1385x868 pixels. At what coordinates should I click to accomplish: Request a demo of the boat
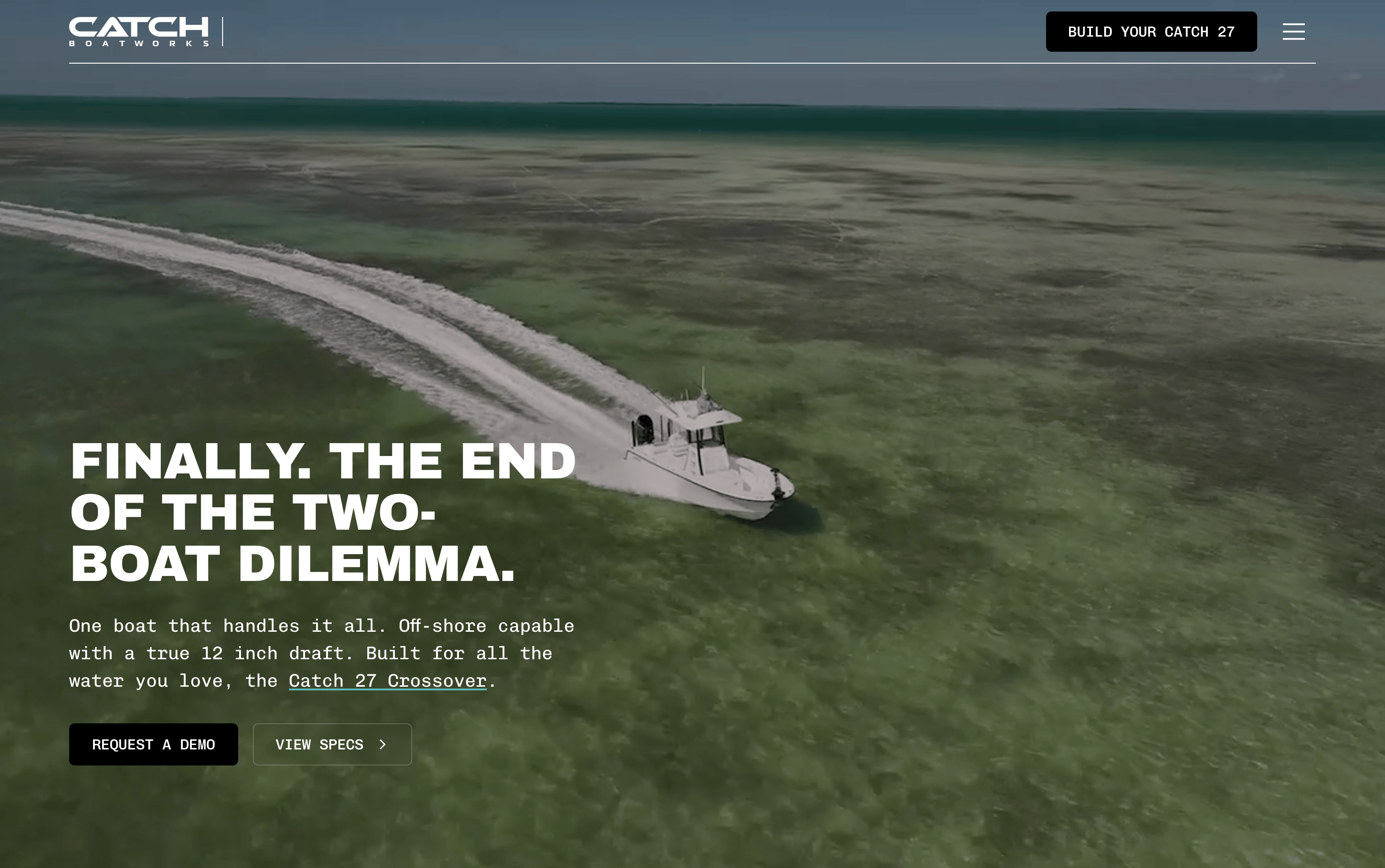tap(153, 744)
